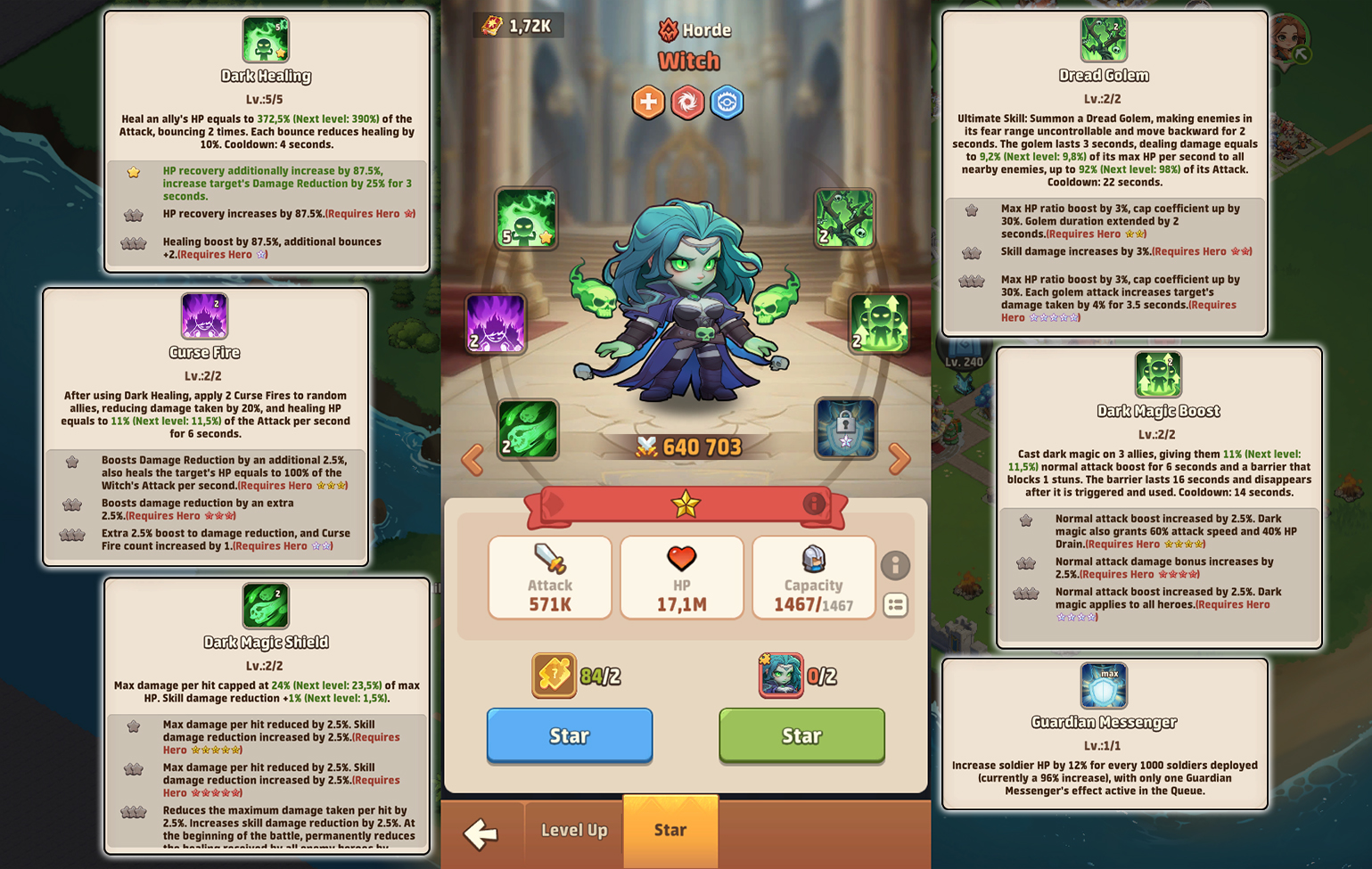Viewport: 1372px width, 869px height.
Task: Select the Star tab
Action: [x=670, y=831]
